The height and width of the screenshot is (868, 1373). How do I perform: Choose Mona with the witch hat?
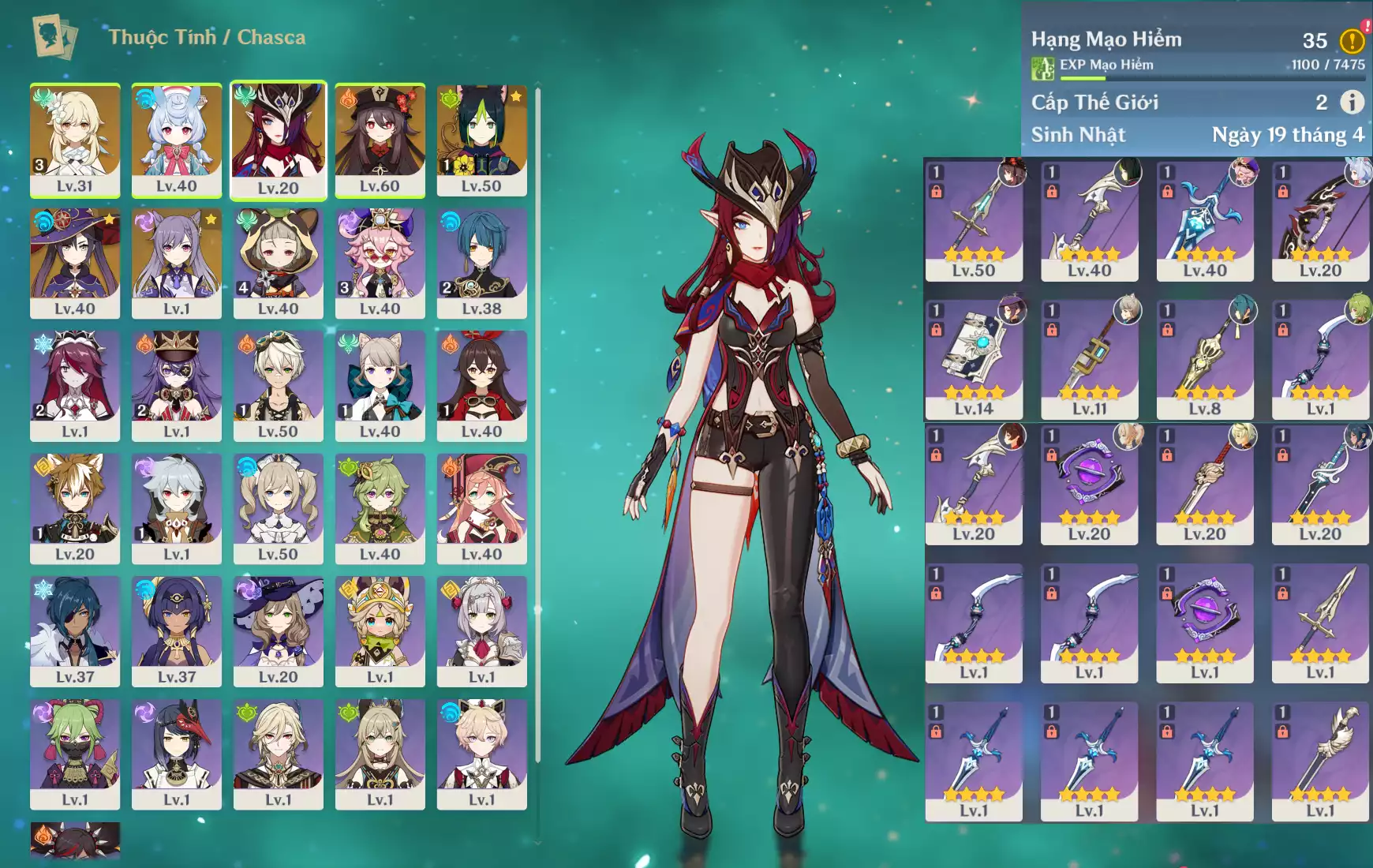pos(75,263)
